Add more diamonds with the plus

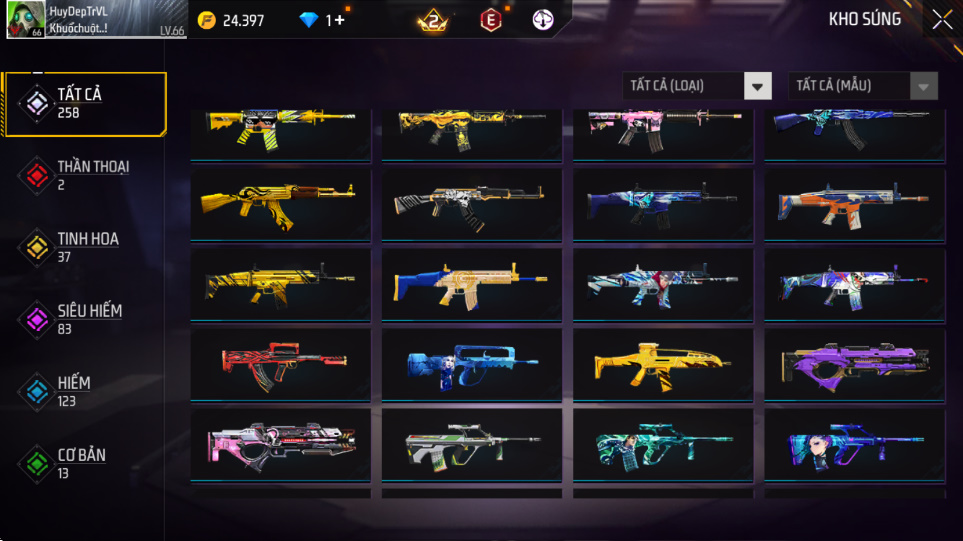coord(340,20)
